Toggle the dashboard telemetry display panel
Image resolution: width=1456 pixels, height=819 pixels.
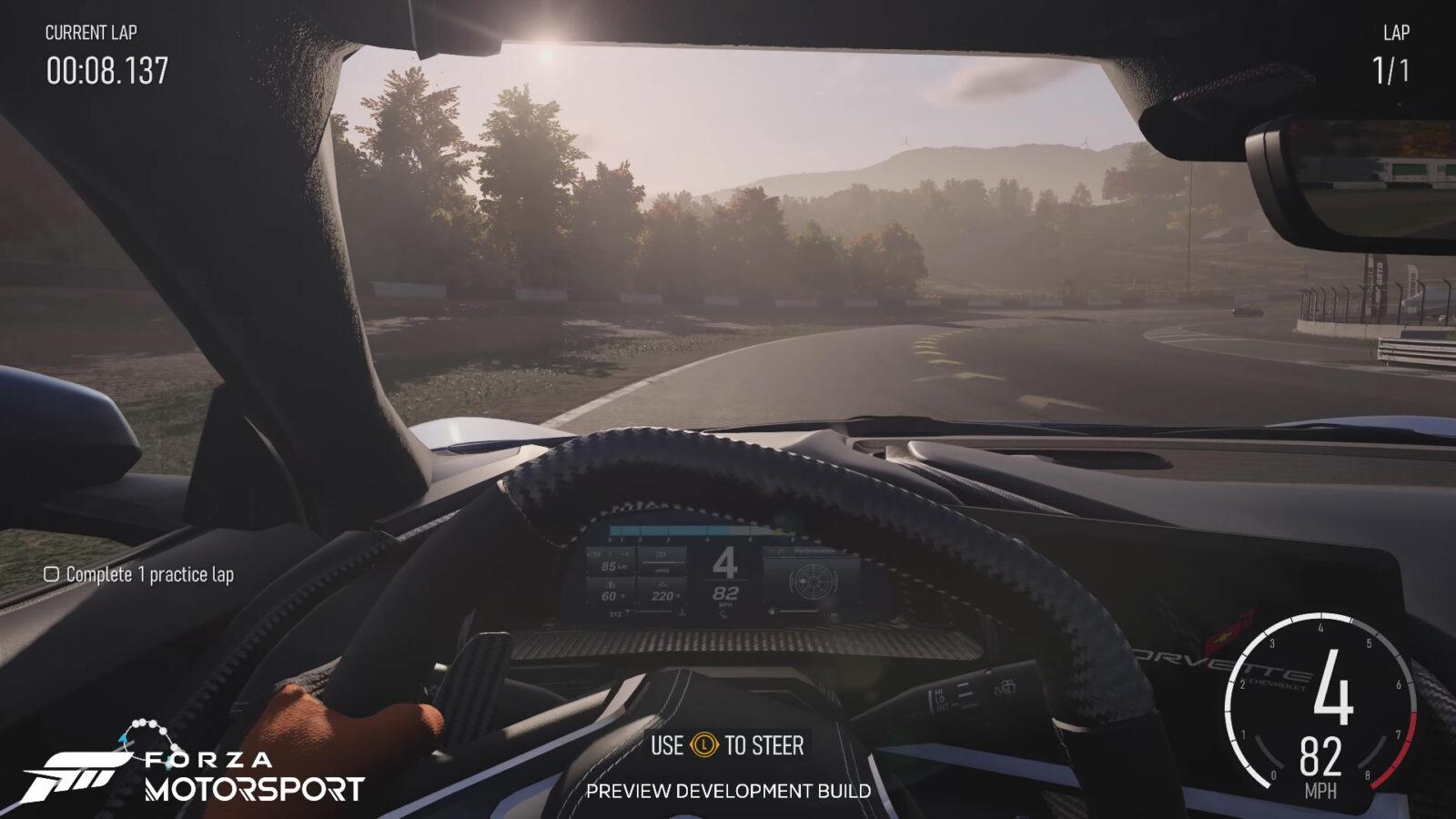(728, 569)
